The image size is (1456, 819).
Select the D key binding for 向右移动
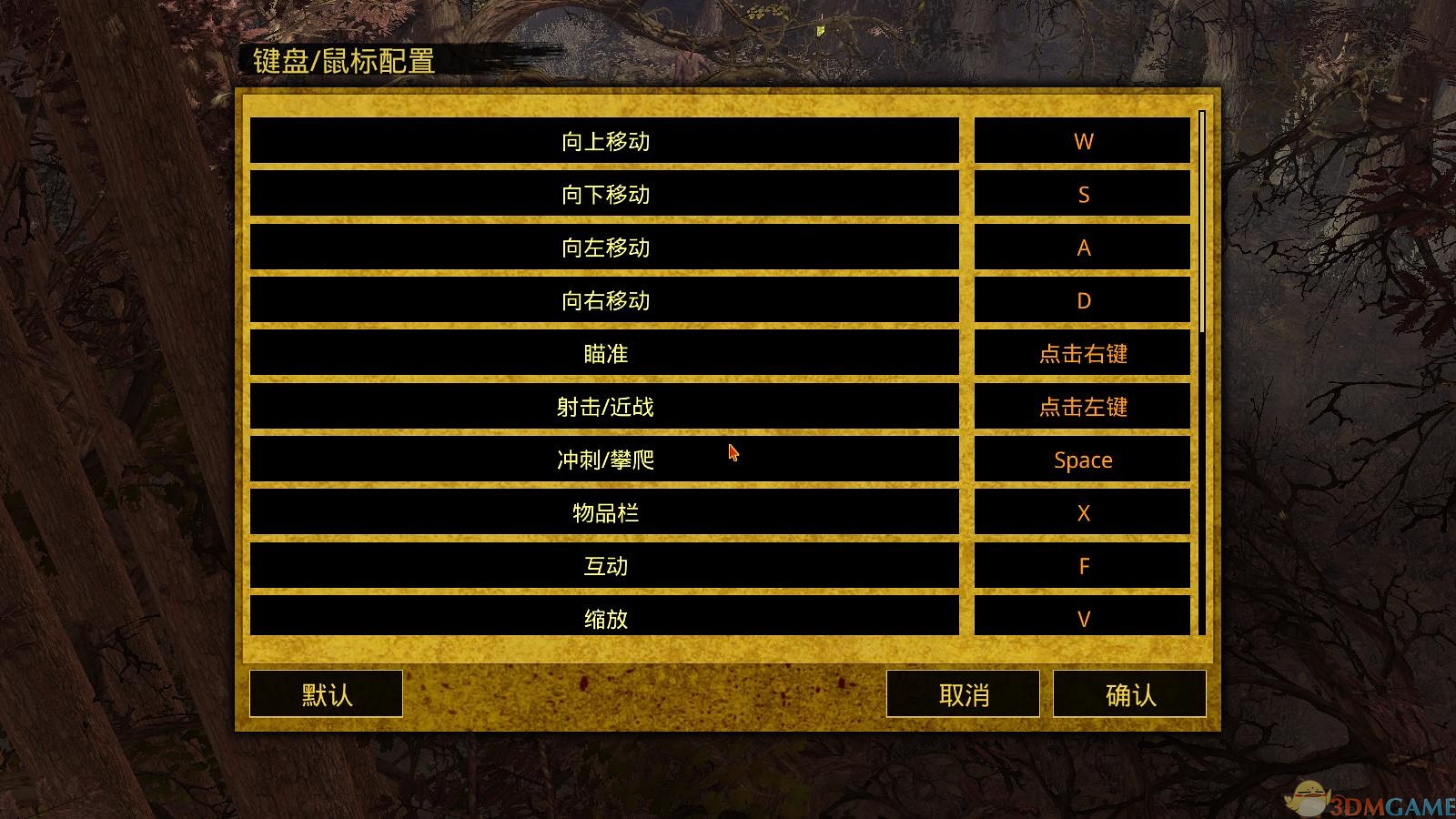[x=1083, y=300]
